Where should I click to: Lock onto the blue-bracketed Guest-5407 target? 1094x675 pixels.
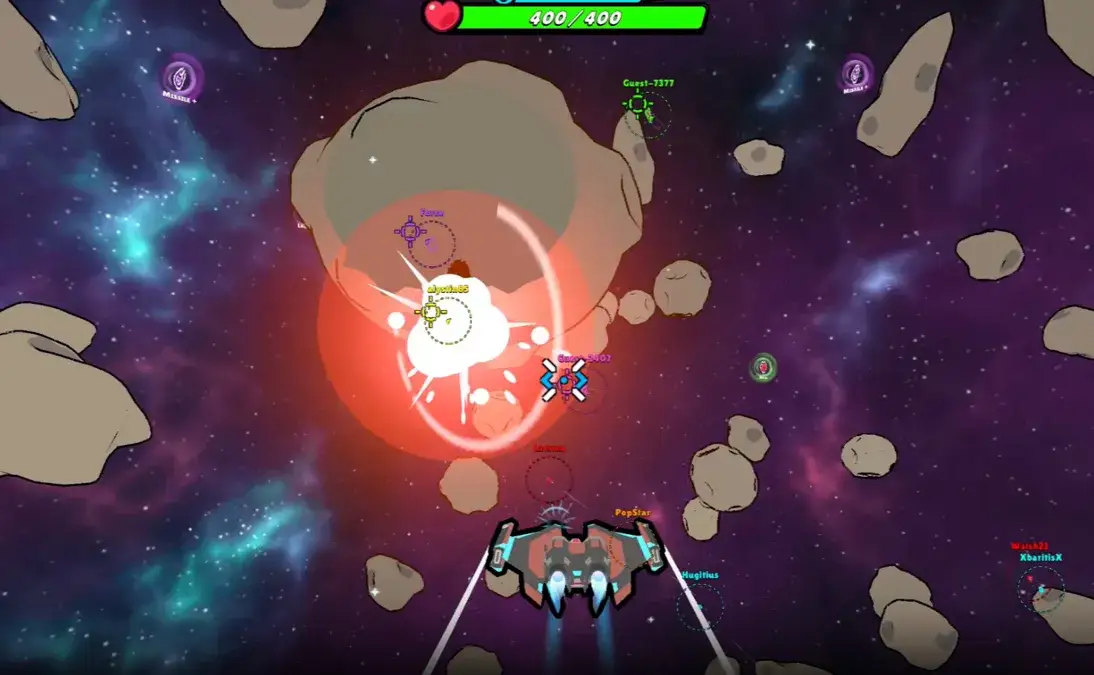pyautogui.click(x=564, y=380)
